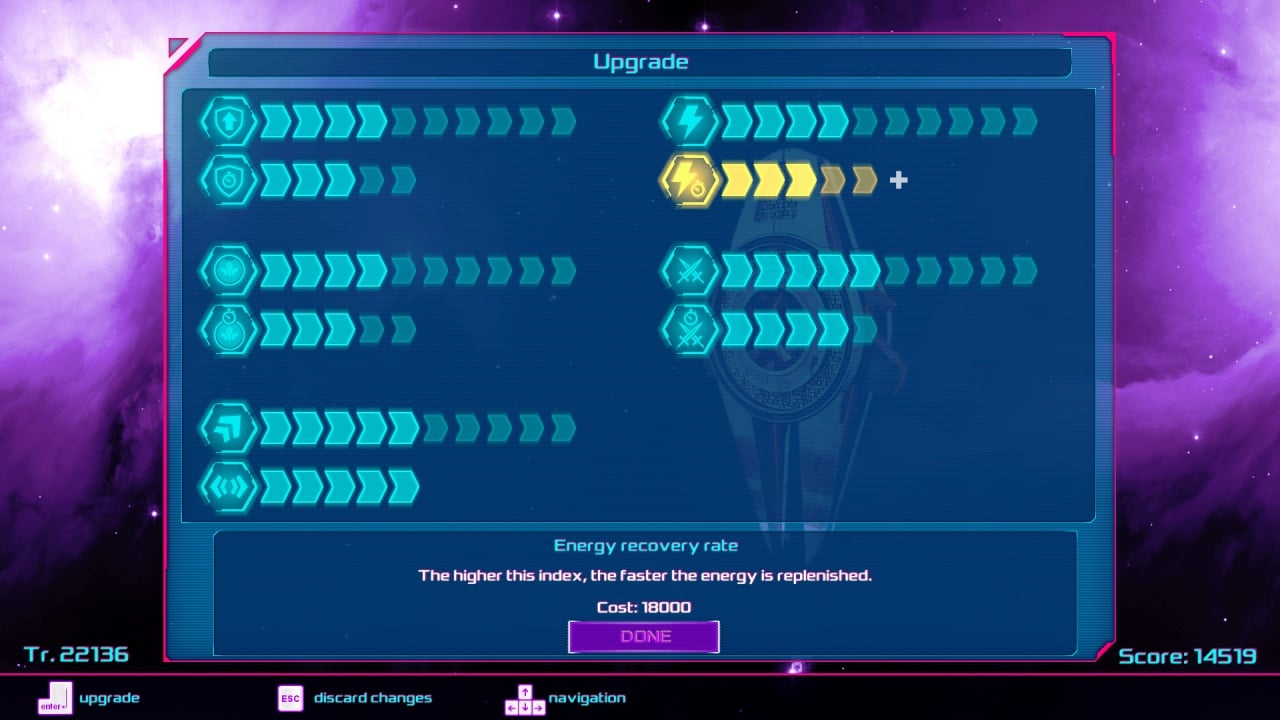Choose the shield with up-arrow upgrade icon
This screenshot has height=720, width=1280.
click(228, 122)
